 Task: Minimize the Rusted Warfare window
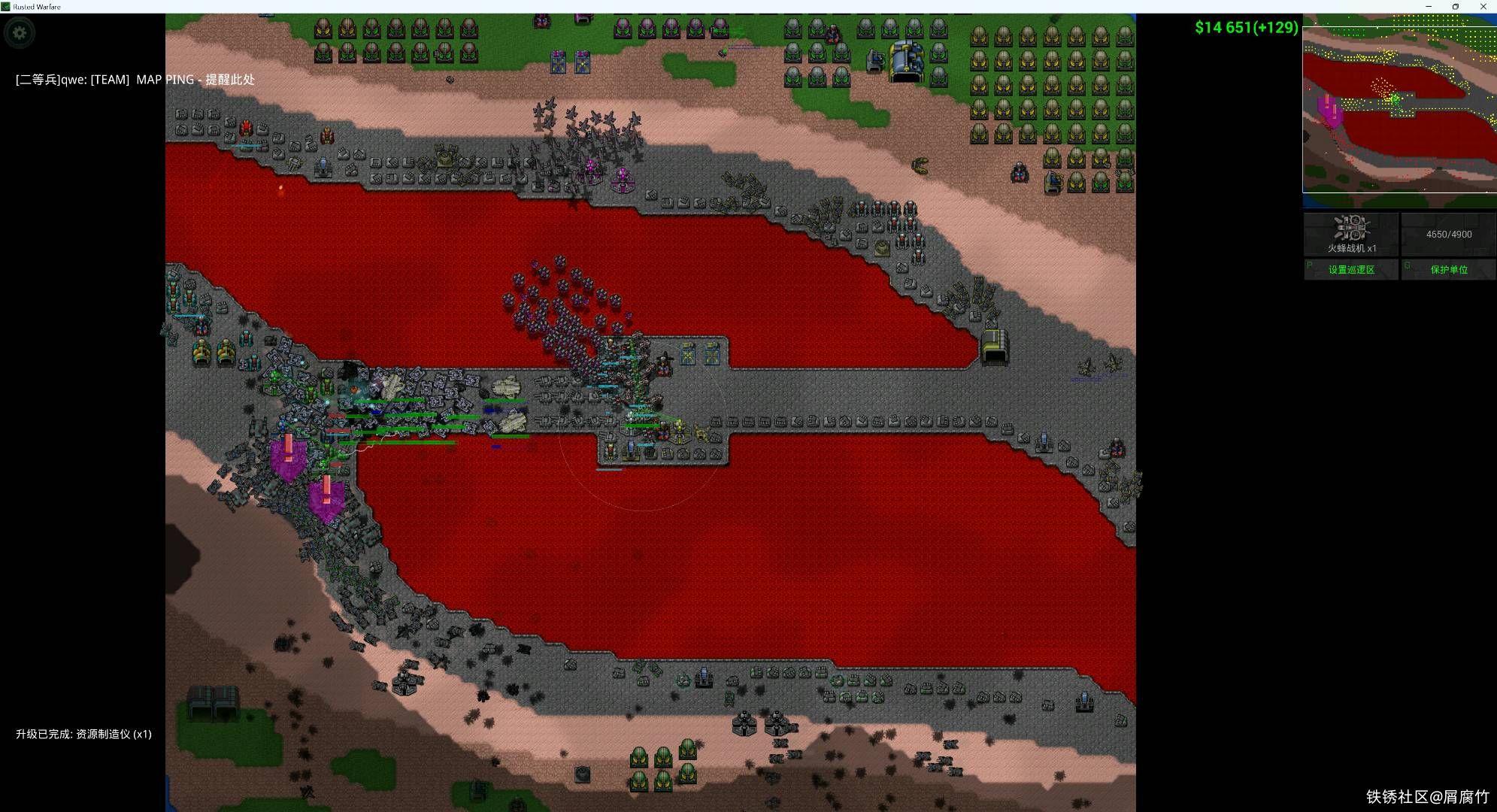[x=1429, y=7]
